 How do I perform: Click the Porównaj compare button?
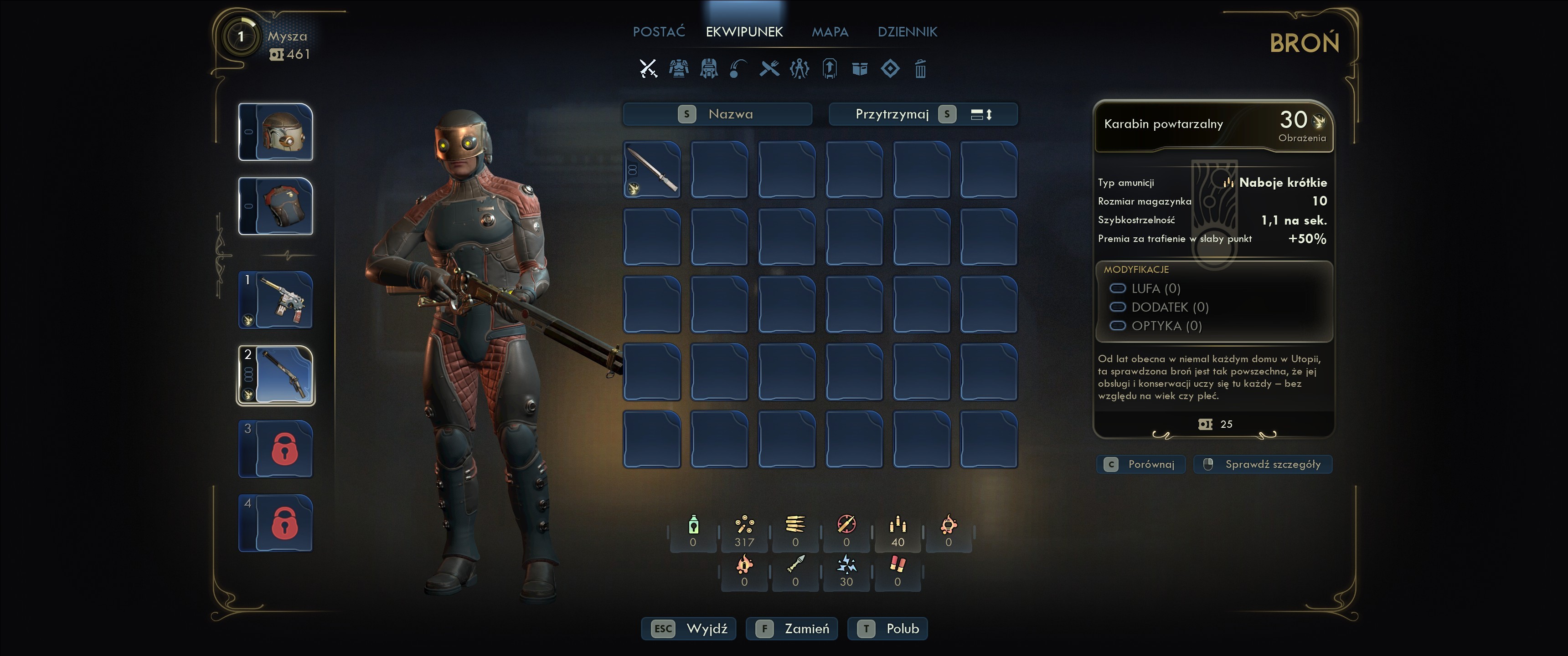pos(1141,464)
